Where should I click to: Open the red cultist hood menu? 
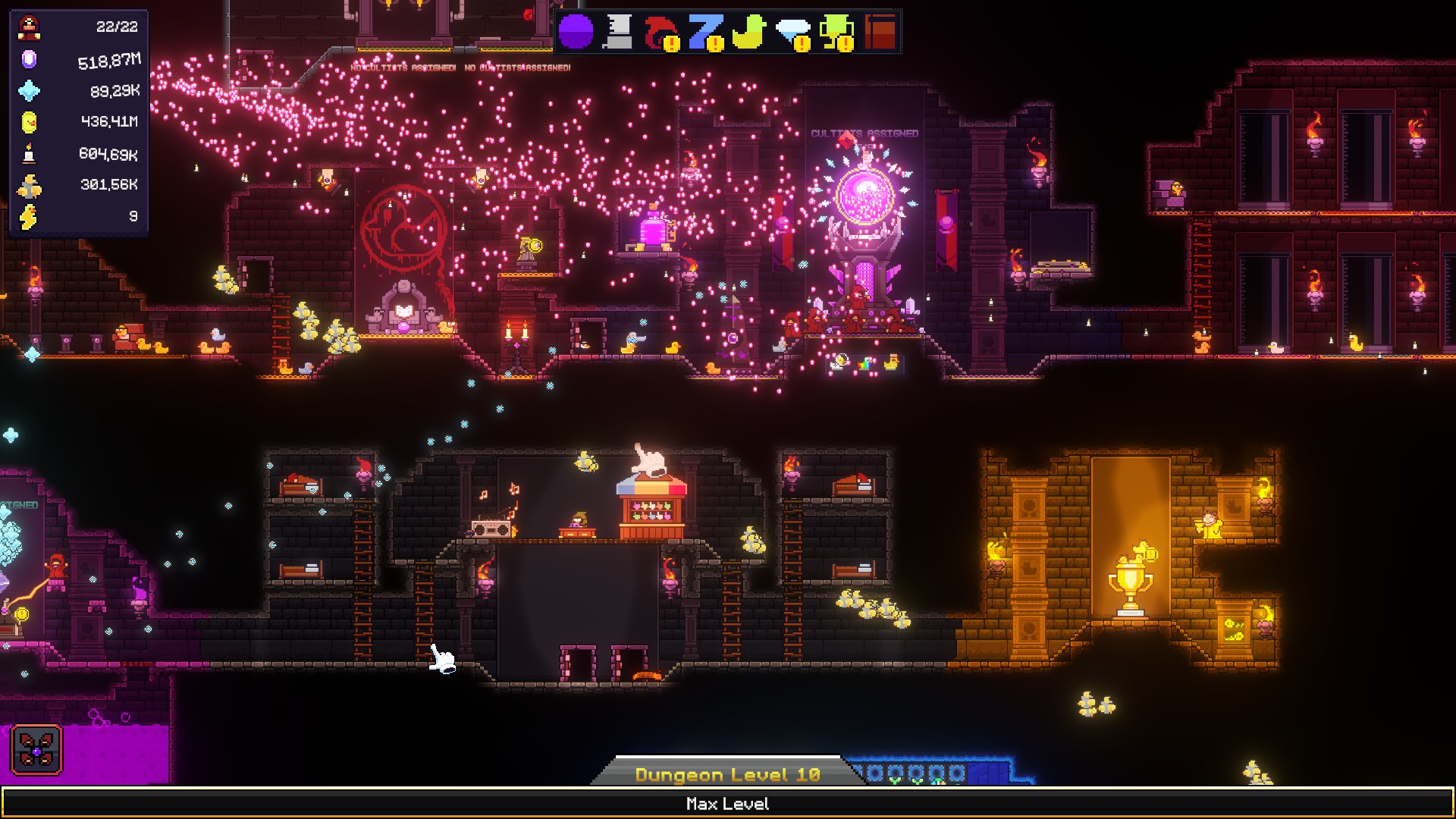pos(661,33)
